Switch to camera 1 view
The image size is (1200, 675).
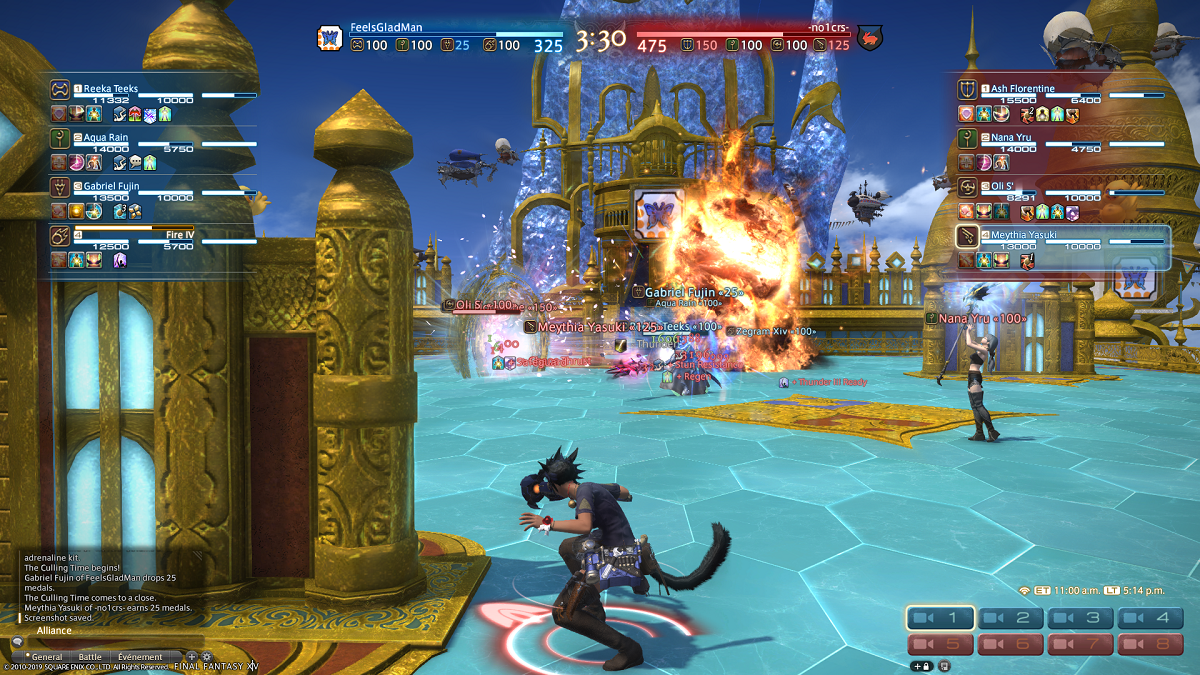(941, 619)
